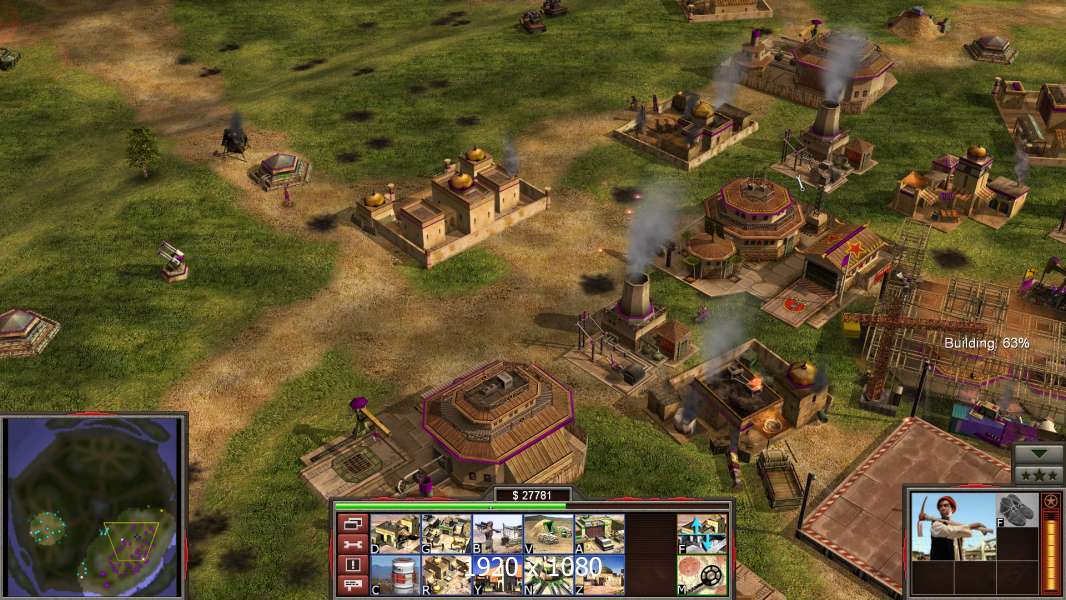Click the overlapping windows button
1066x600 pixels.
(352, 523)
